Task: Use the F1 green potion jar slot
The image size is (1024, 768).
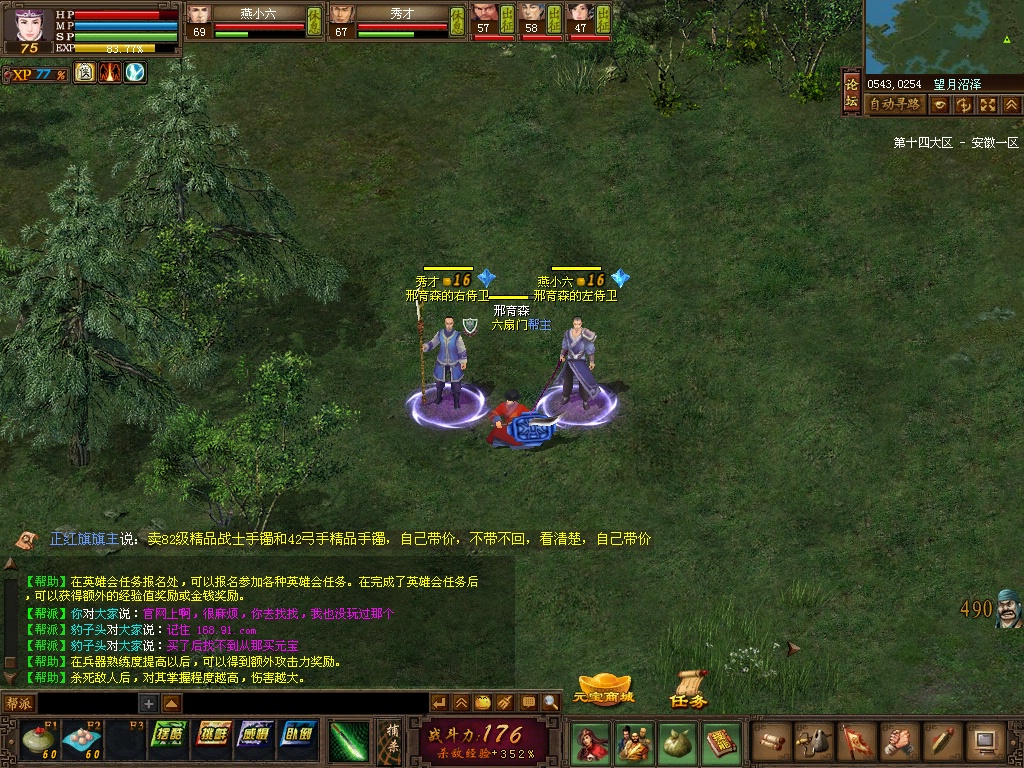Action: [x=39, y=740]
